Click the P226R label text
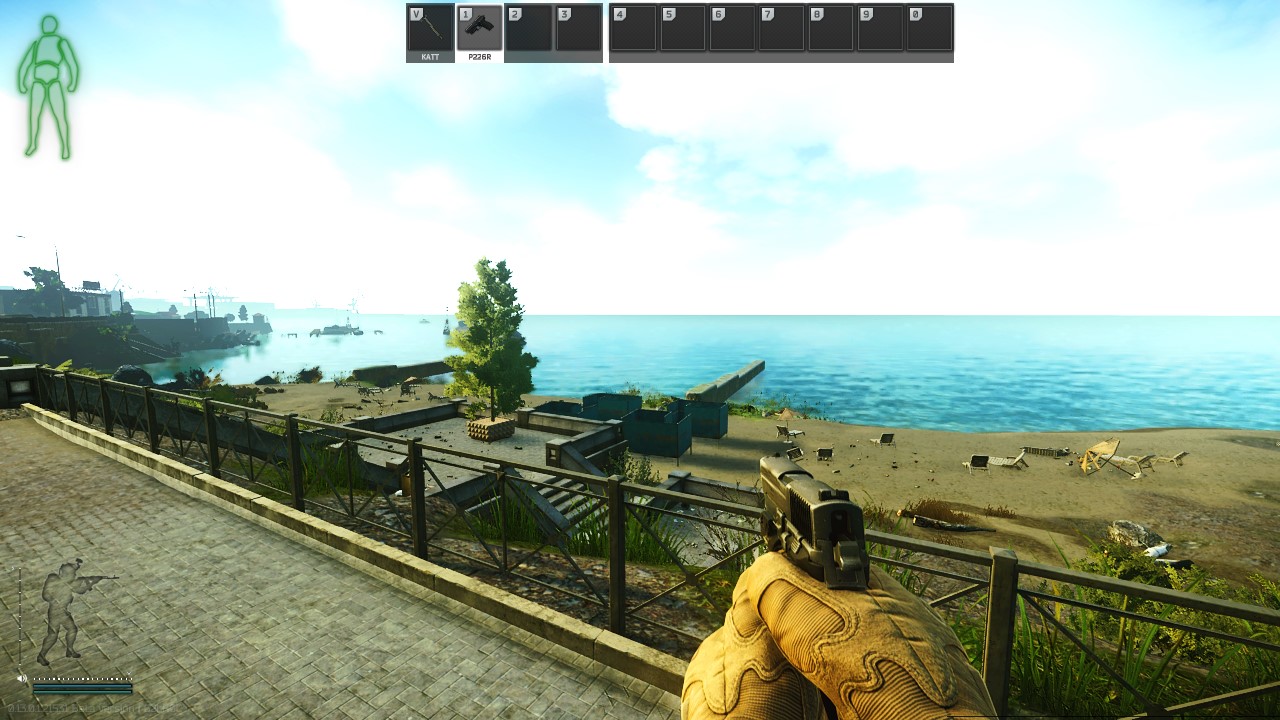 tap(478, 57)
